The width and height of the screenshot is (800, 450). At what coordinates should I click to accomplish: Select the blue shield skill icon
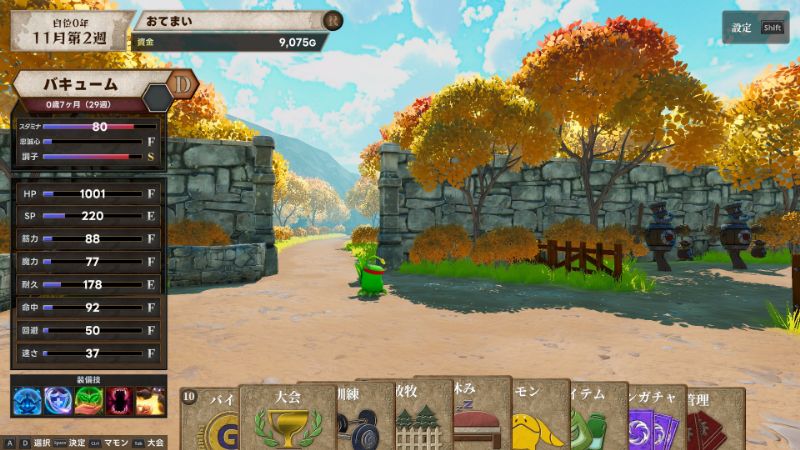tap(57, 401)
